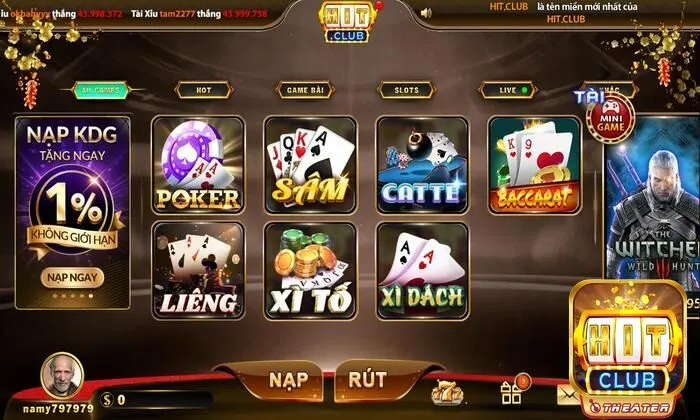Open the gift boxes icon
This screenshot has width=700, height=420.
pyautogui.click(x=513, y=390)
